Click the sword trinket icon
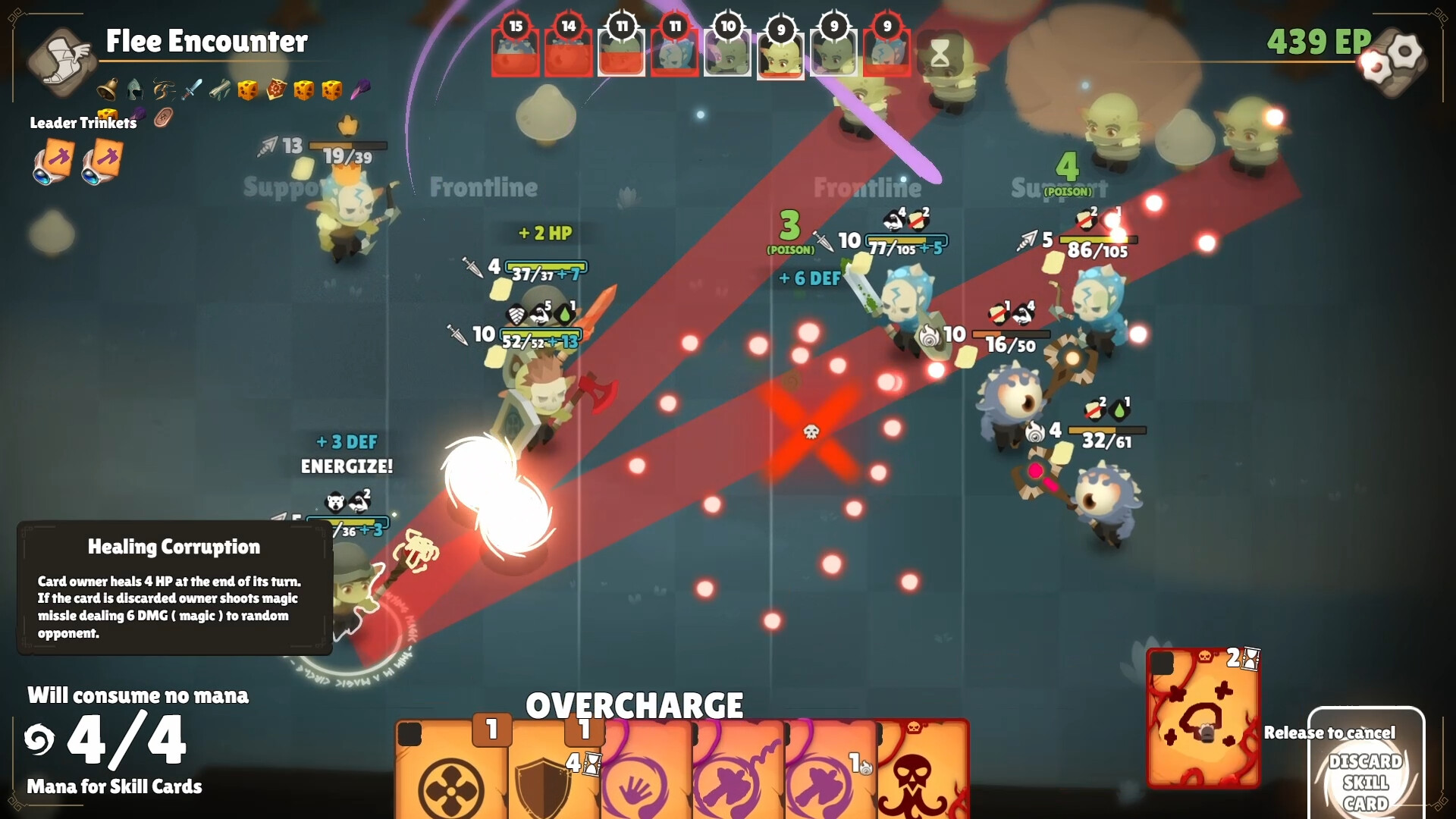The height and width of the screenshot is (819, 1456). pos(193,89)
